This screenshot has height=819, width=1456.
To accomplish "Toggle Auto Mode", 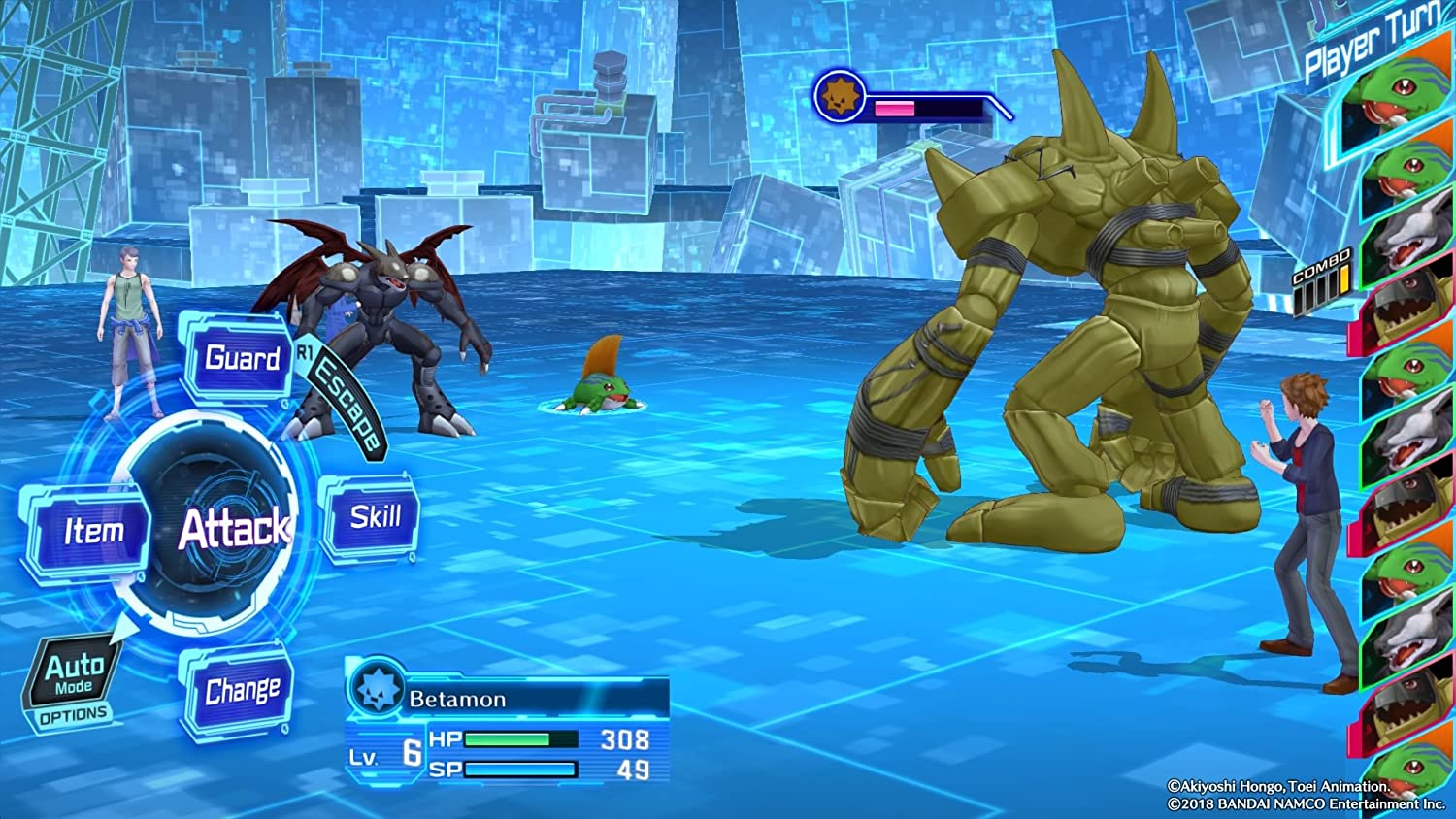I will pyautogui.click(x=74, y=673).
